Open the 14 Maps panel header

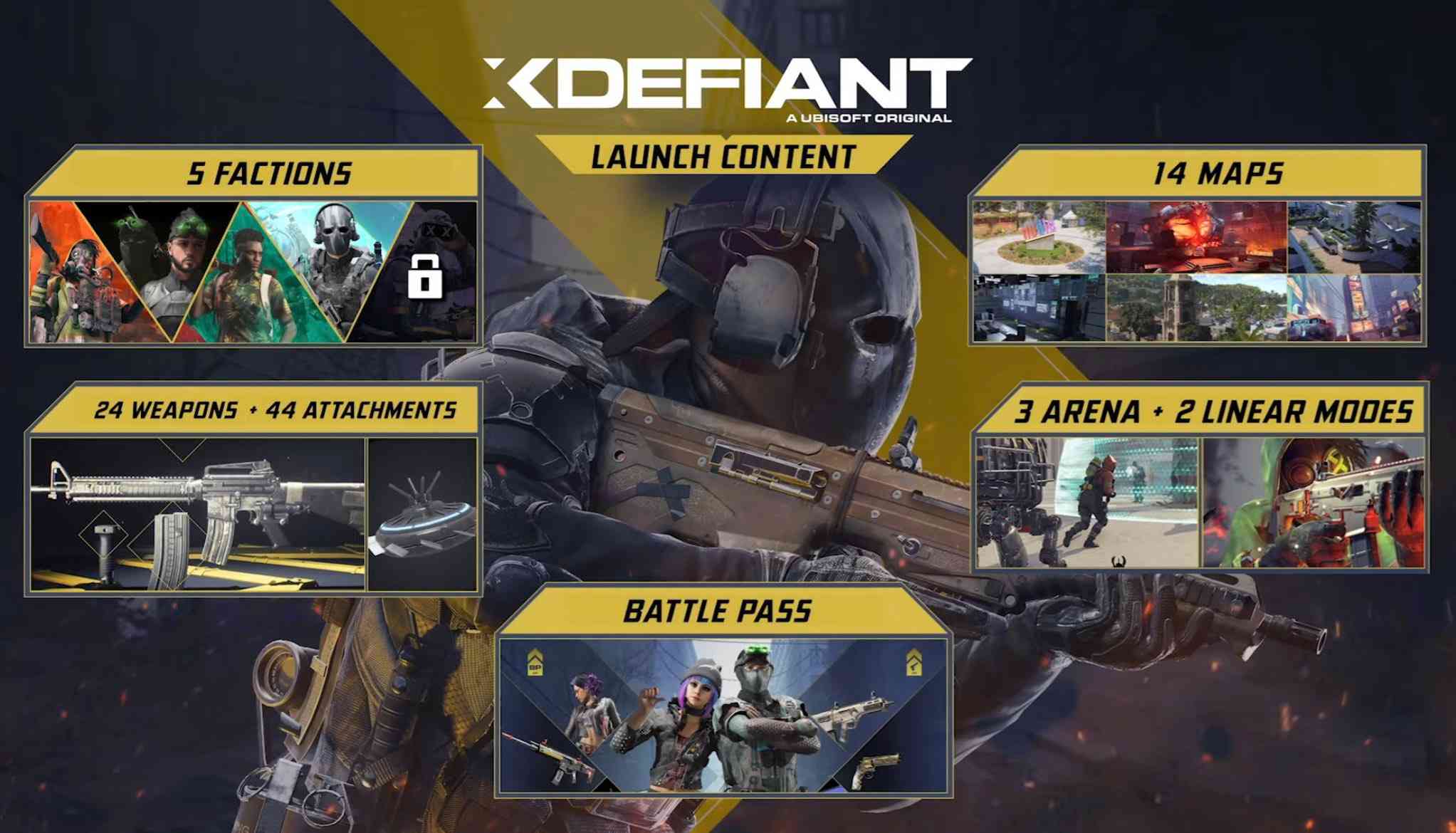[1217, 173]
